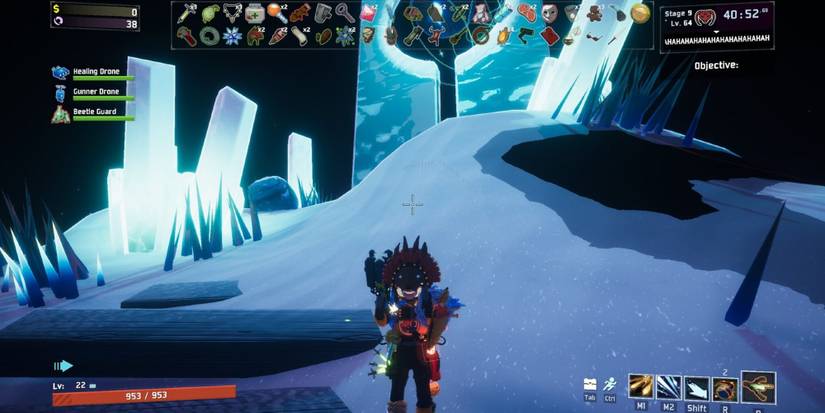The height and width of the screenshot is (413, 825).
Task: Open the inventory chest icon above Tab
Action: [591, 383]
